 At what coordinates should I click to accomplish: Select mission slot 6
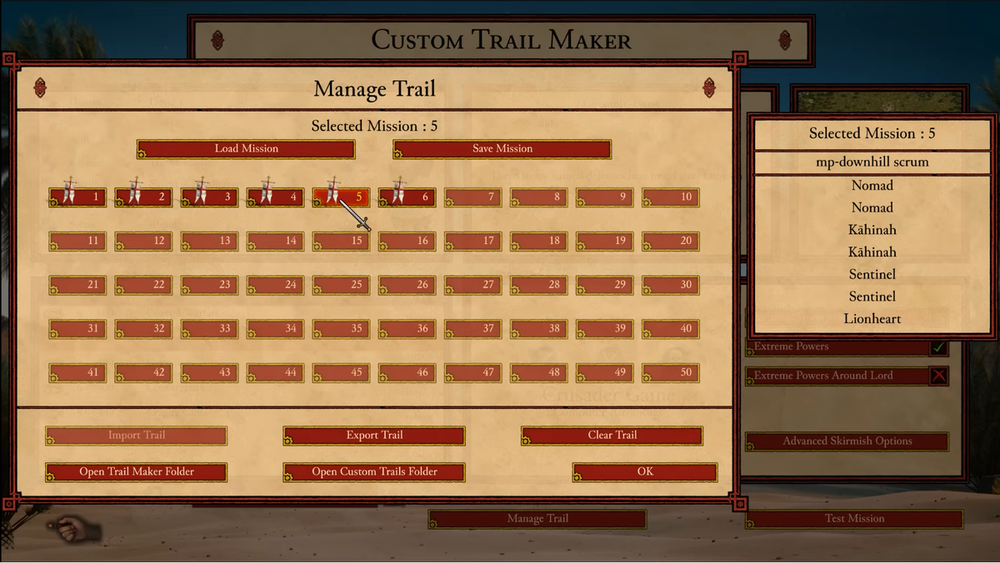(x=407, y=198)
